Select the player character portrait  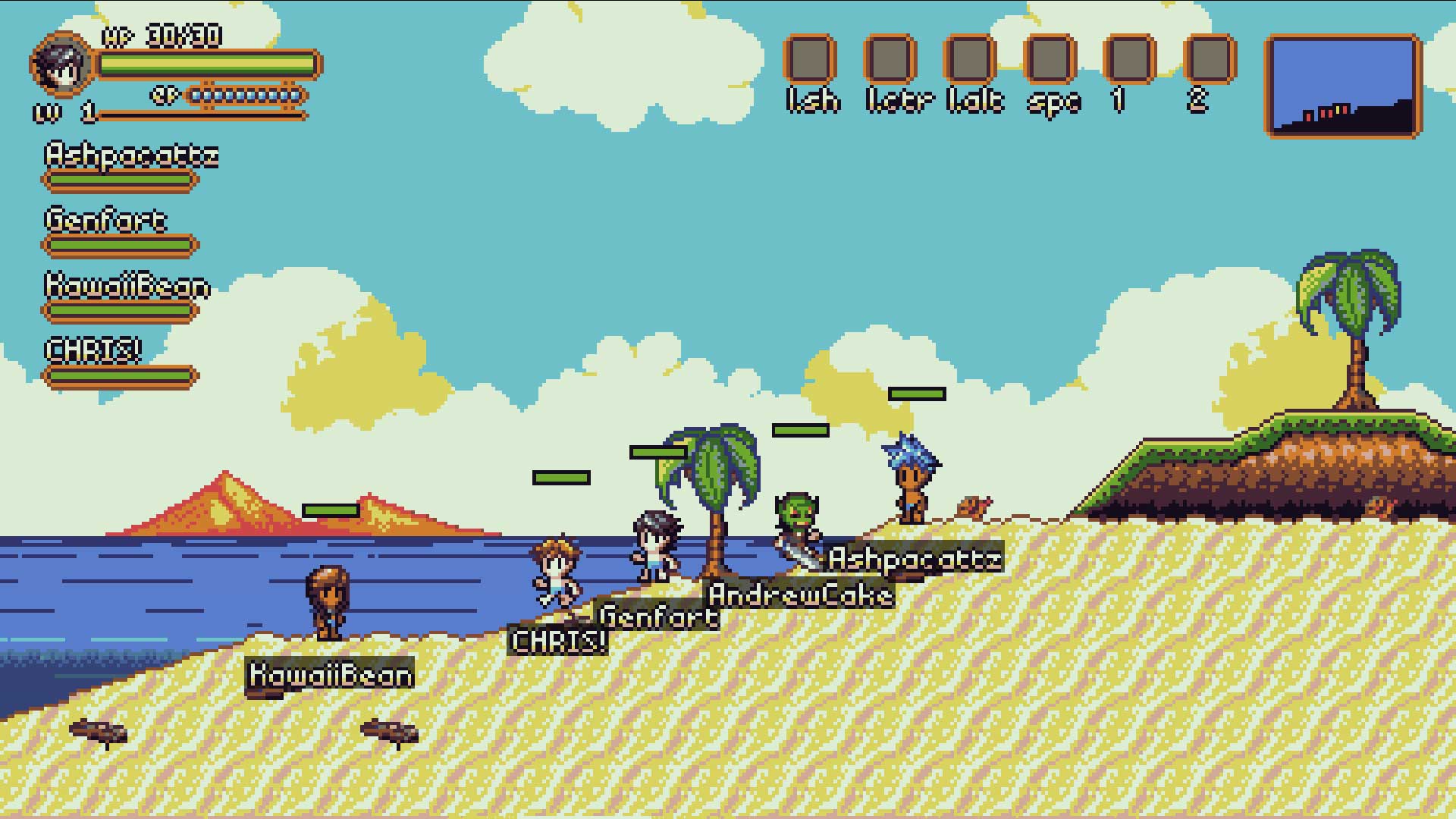click(62, 64)
